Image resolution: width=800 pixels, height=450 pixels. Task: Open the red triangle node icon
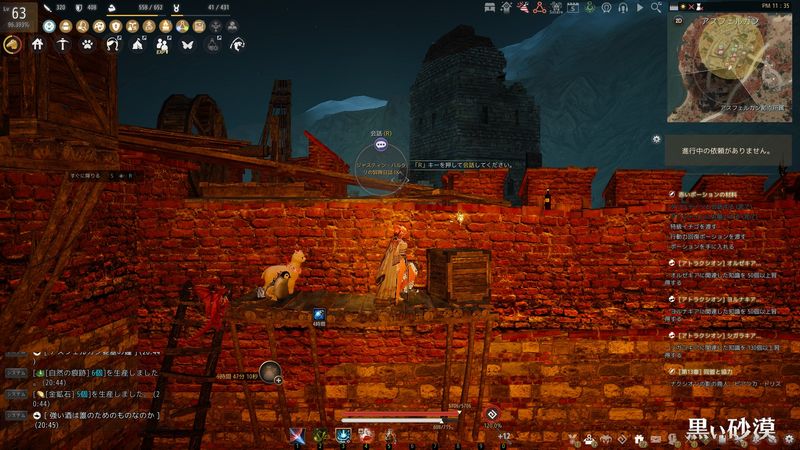click(539, 7)
